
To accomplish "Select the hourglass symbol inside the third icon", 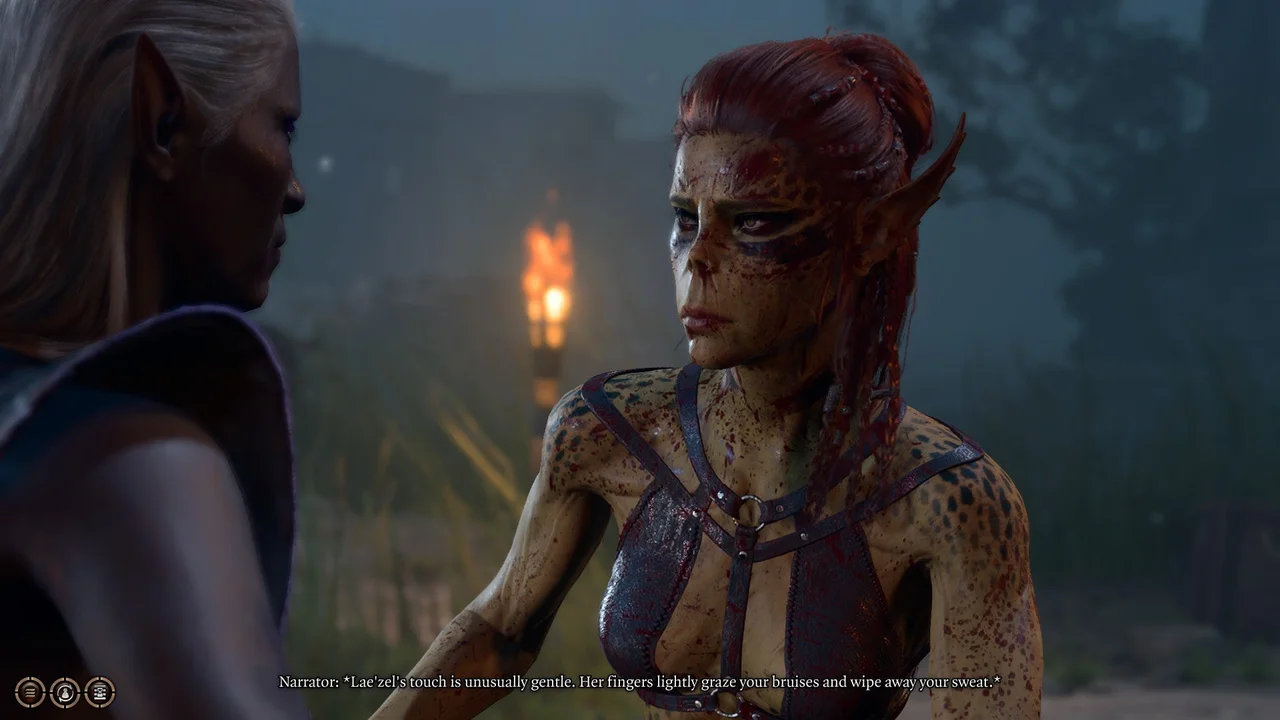I will 99,692.
